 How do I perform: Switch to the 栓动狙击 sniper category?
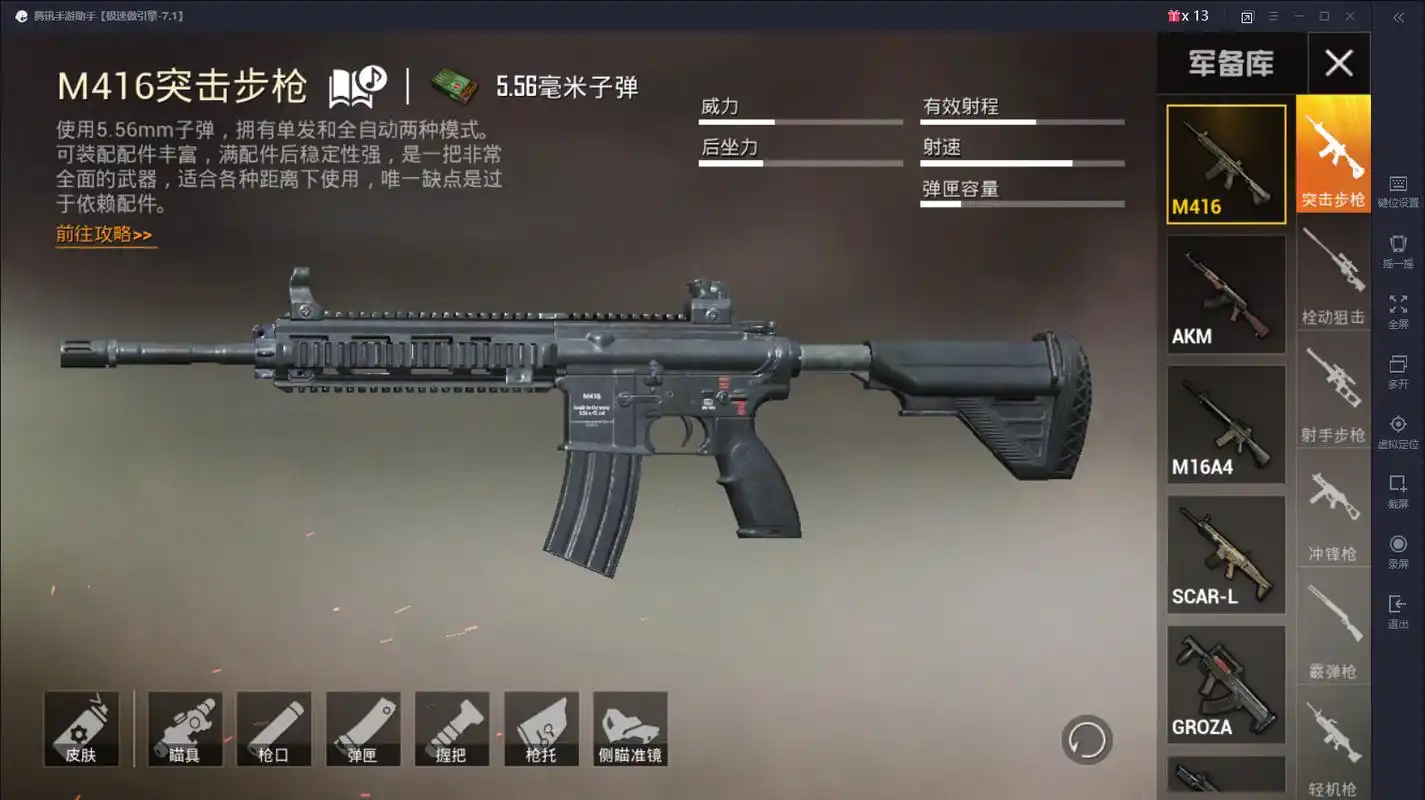(x=1333, y=270)
